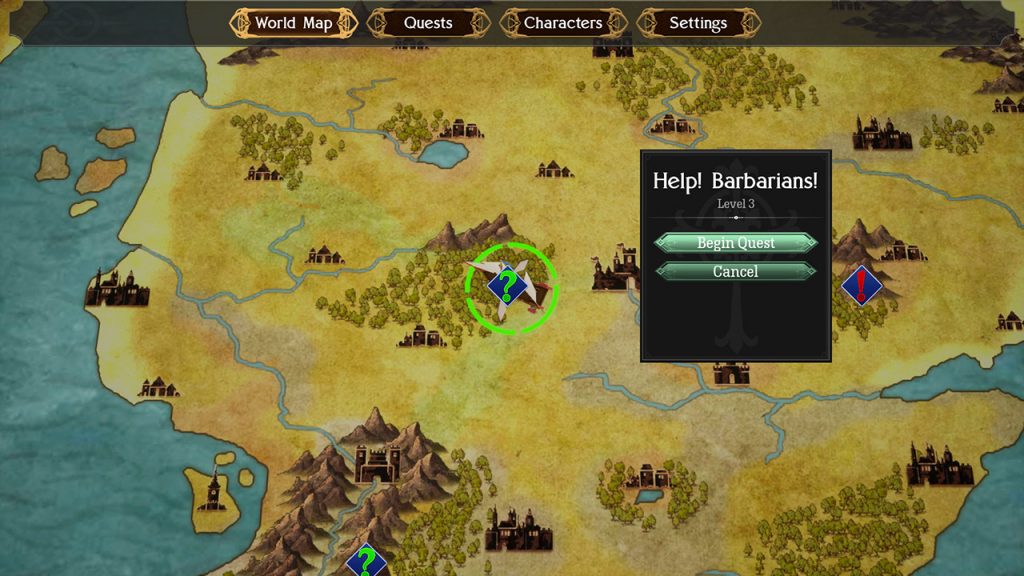Show the Characters tab
Screen dimensions: 1024x576
click(563, 23)
